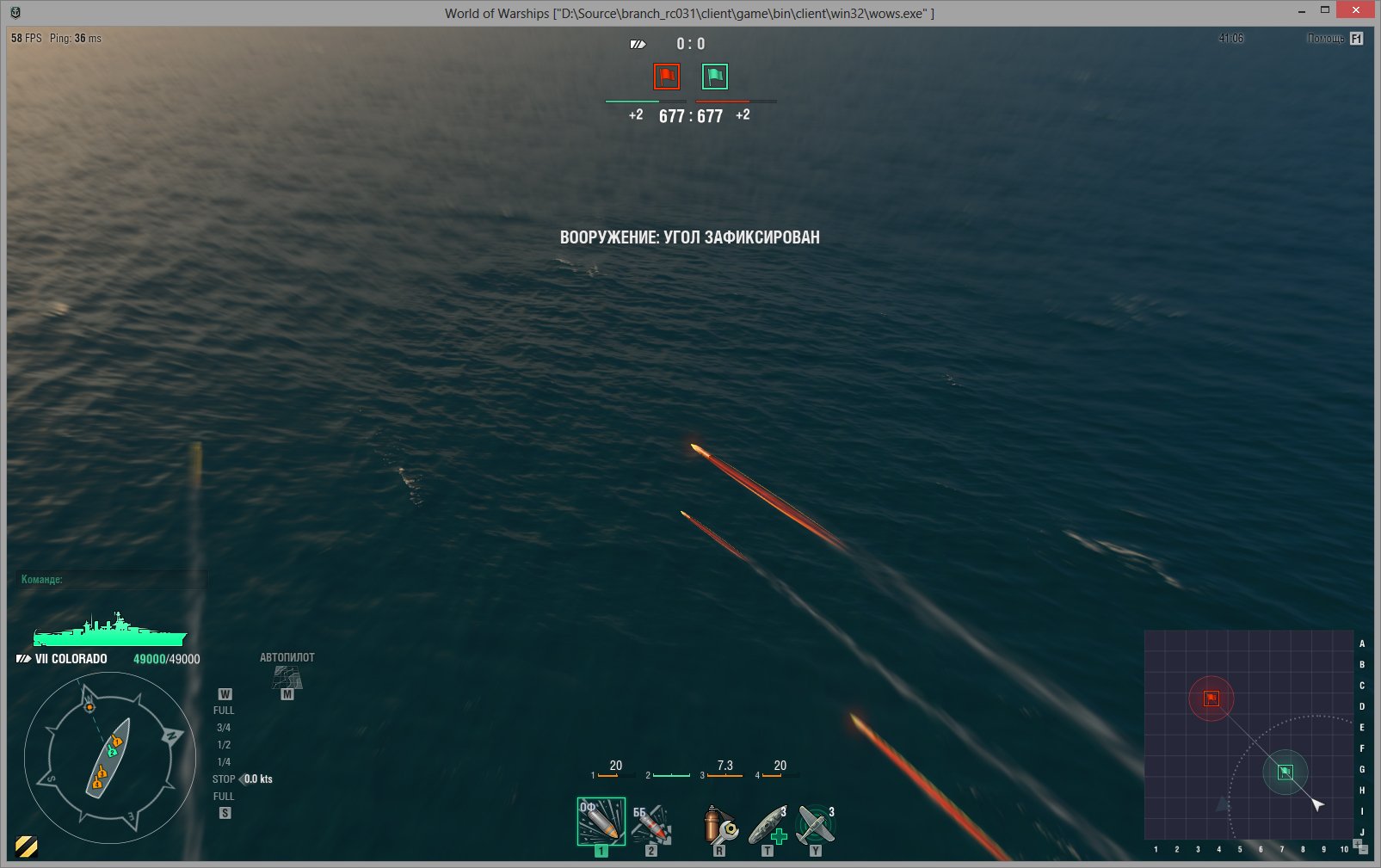Viewport: 1381px width, 868px height.
Task: Click the green team flag icon
Action: (x=715, y=76)
